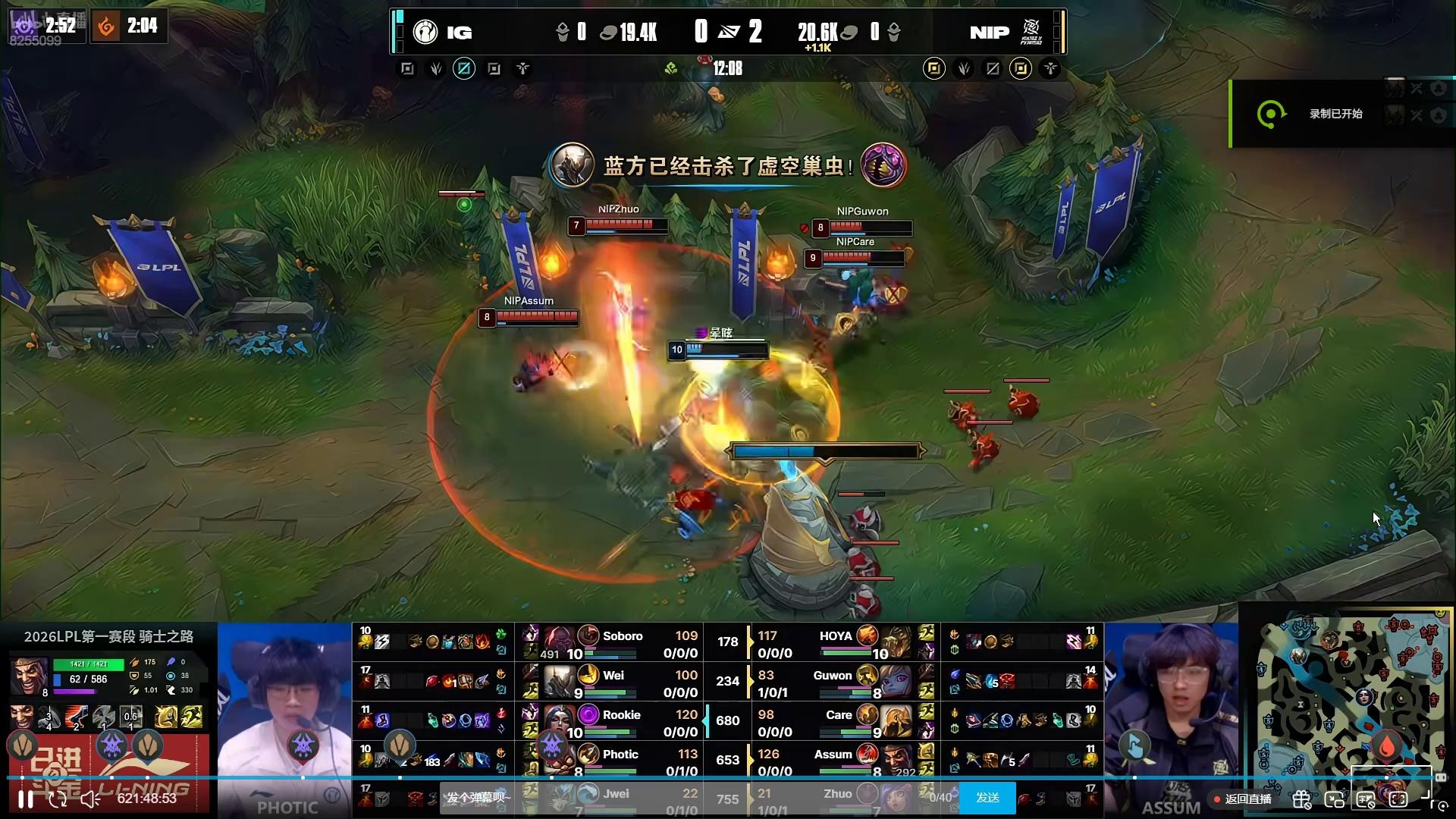Select Soboro's champion portrait

560,642
